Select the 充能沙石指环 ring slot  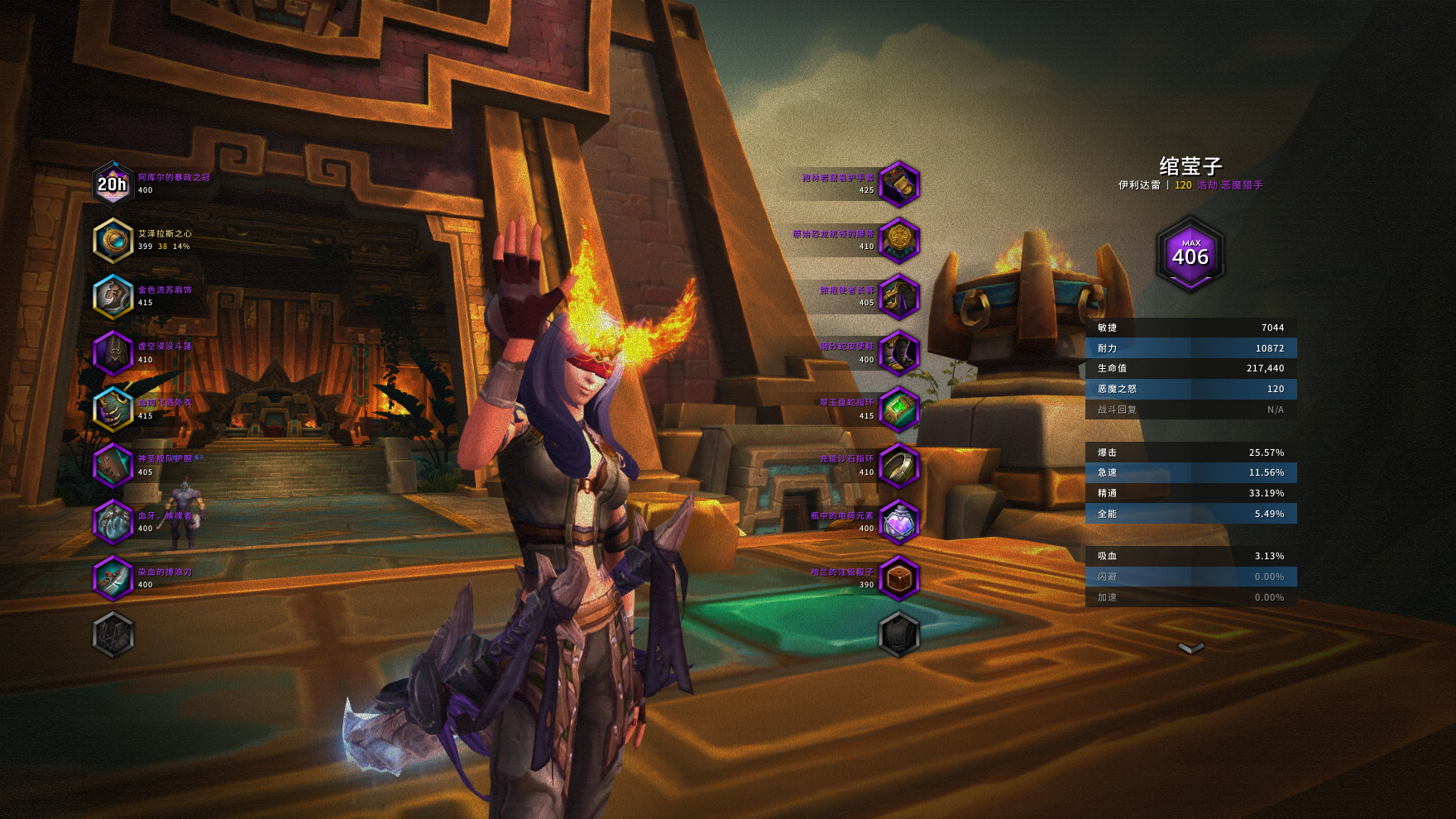pyautogui.click(x=898, y=466)
